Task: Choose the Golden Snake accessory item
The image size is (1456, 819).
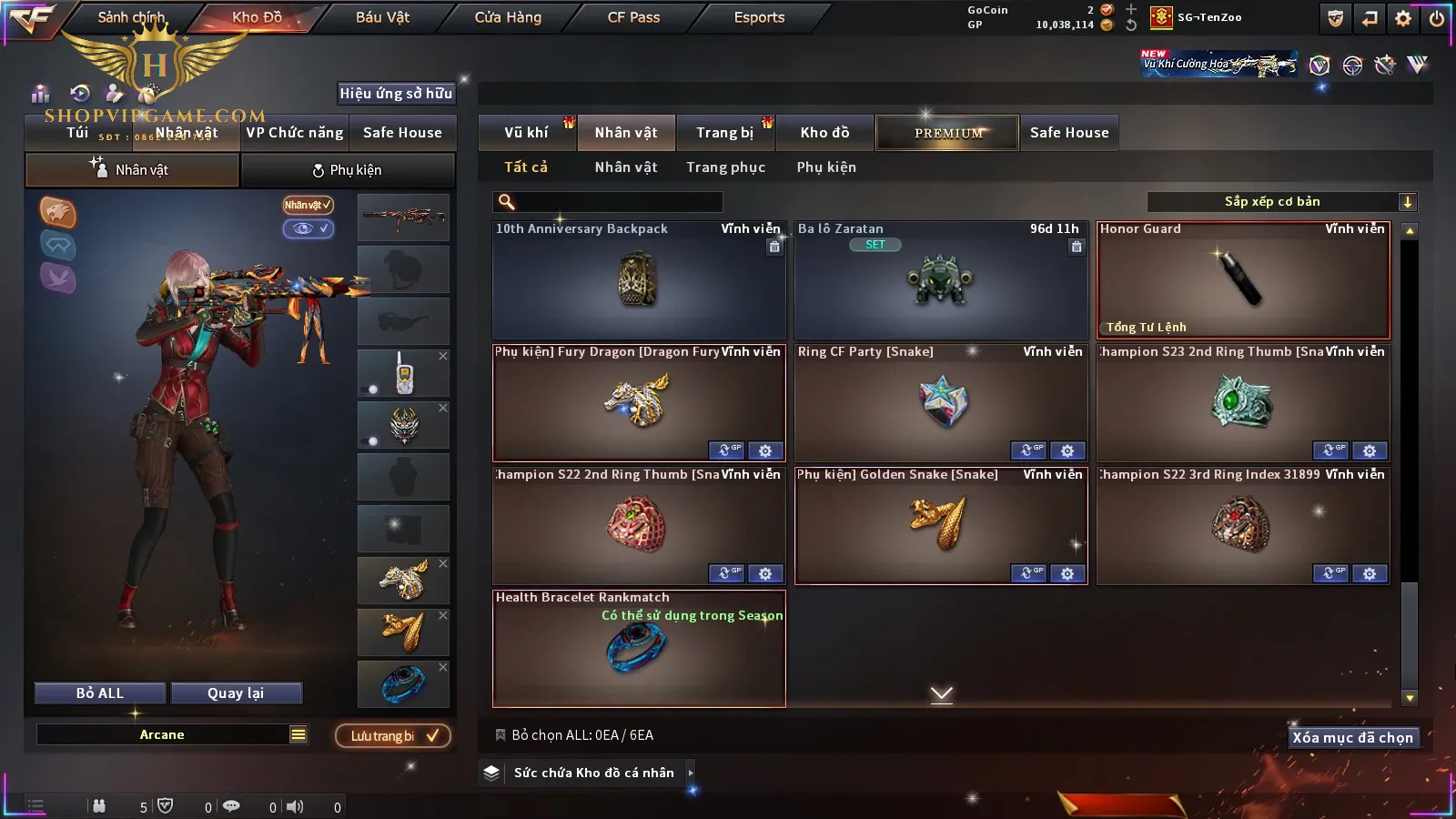Action: pos(940,526)
